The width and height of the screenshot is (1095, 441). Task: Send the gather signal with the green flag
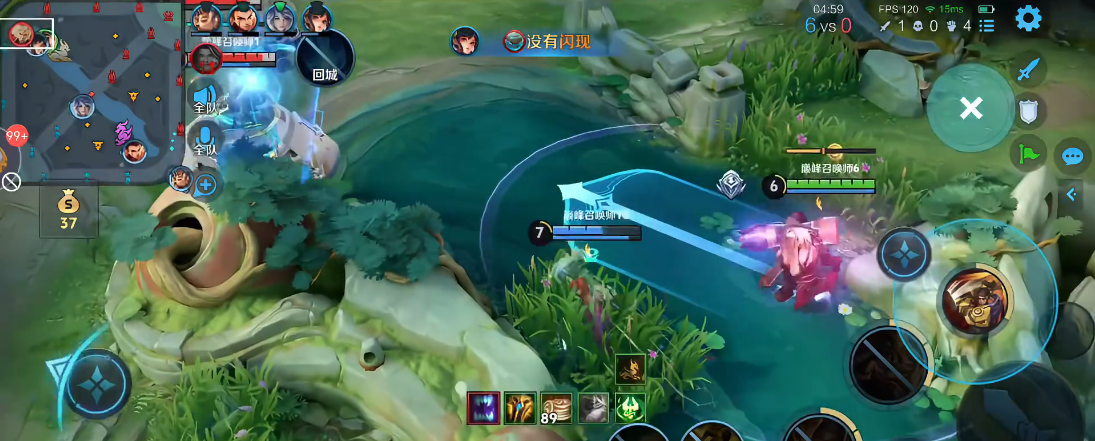[1029, 152]
